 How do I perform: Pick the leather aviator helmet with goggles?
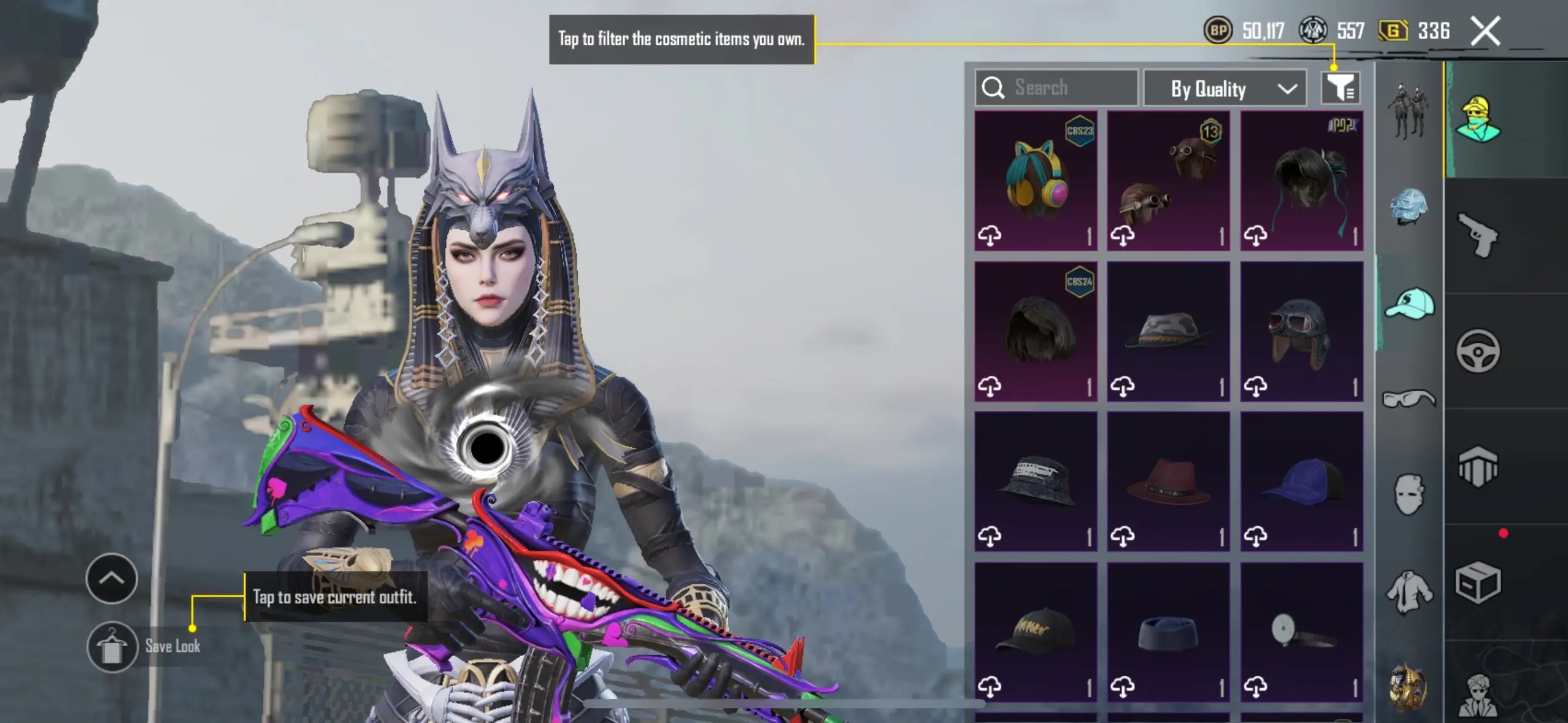pos(1301,332)
